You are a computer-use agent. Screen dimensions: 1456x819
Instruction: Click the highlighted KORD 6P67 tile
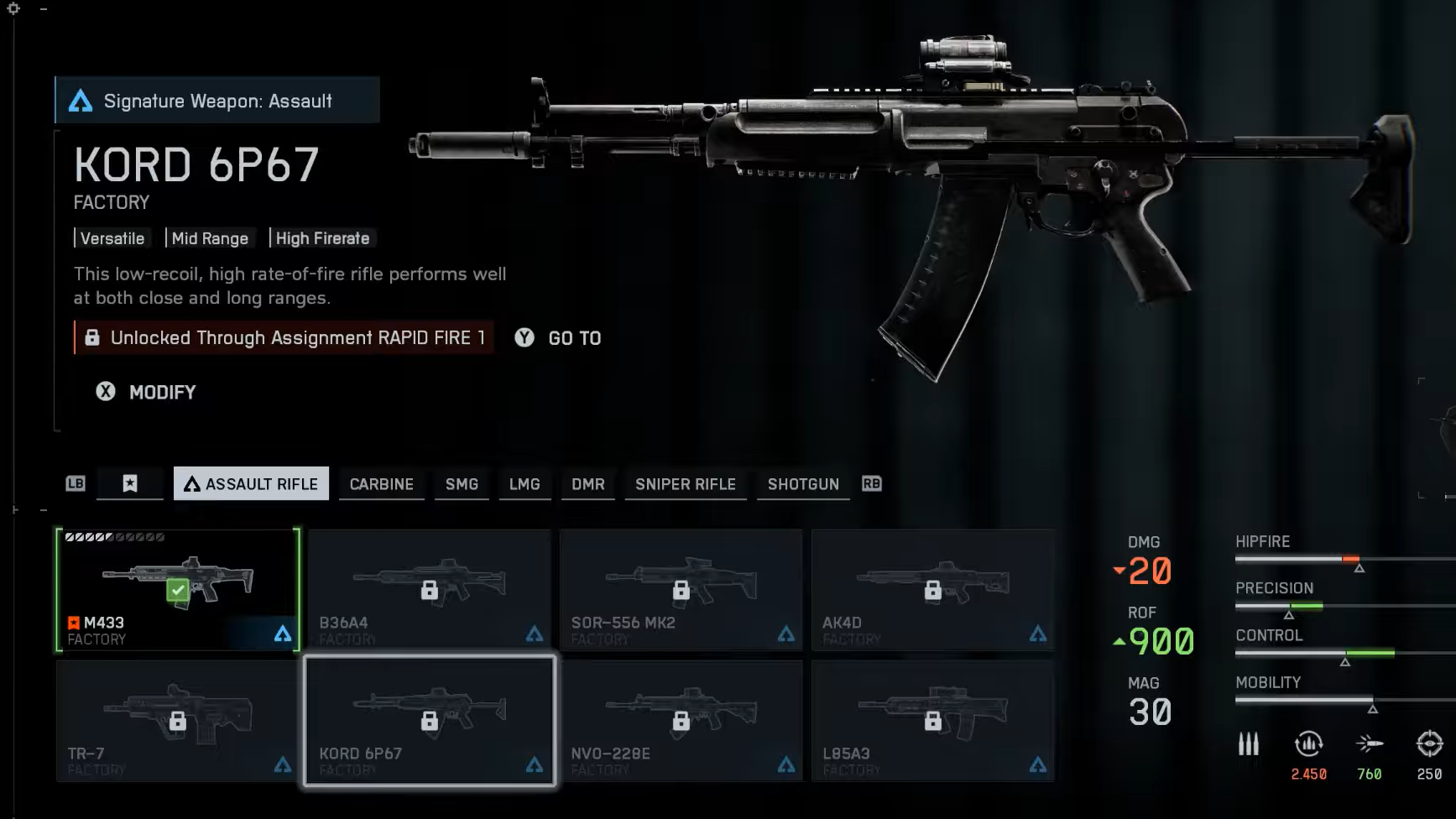click(429, 721)
